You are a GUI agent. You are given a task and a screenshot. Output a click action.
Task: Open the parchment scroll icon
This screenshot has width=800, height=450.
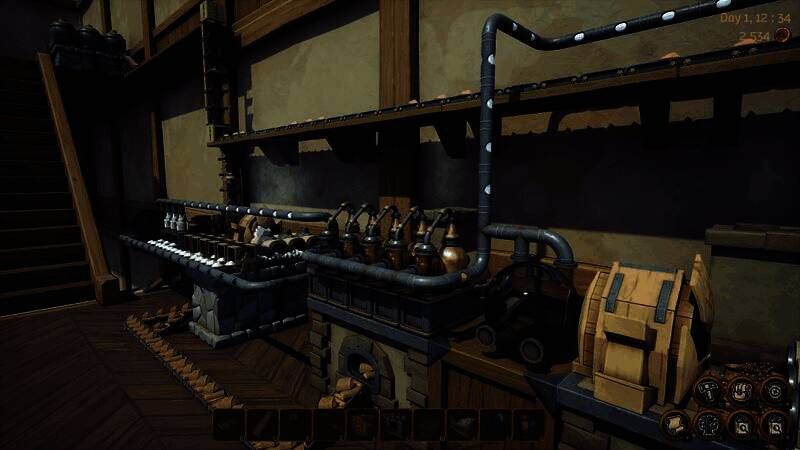click(x=675, y=424)
